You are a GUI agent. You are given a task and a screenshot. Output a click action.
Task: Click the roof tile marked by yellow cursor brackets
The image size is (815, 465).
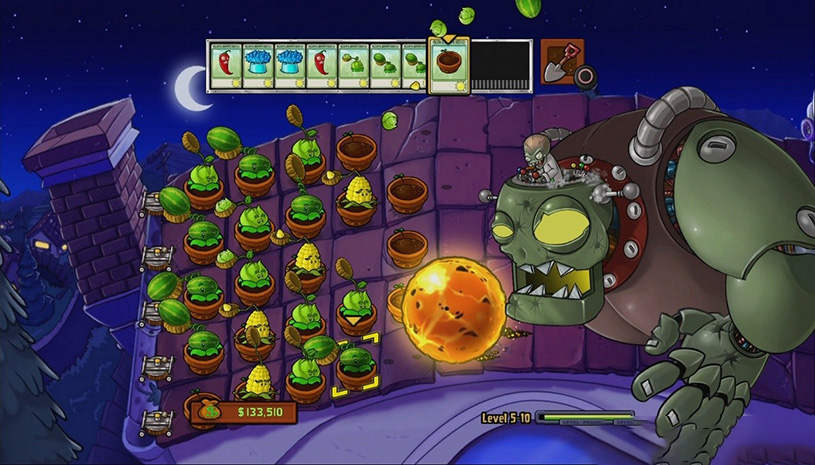coord(355,365)
